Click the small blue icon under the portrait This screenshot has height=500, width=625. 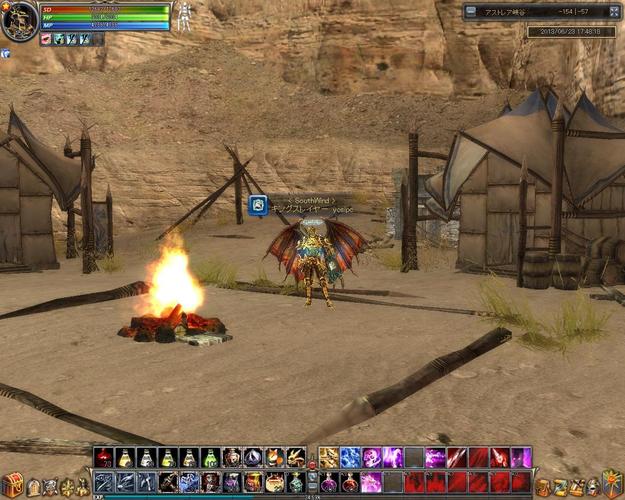(6, 53)
